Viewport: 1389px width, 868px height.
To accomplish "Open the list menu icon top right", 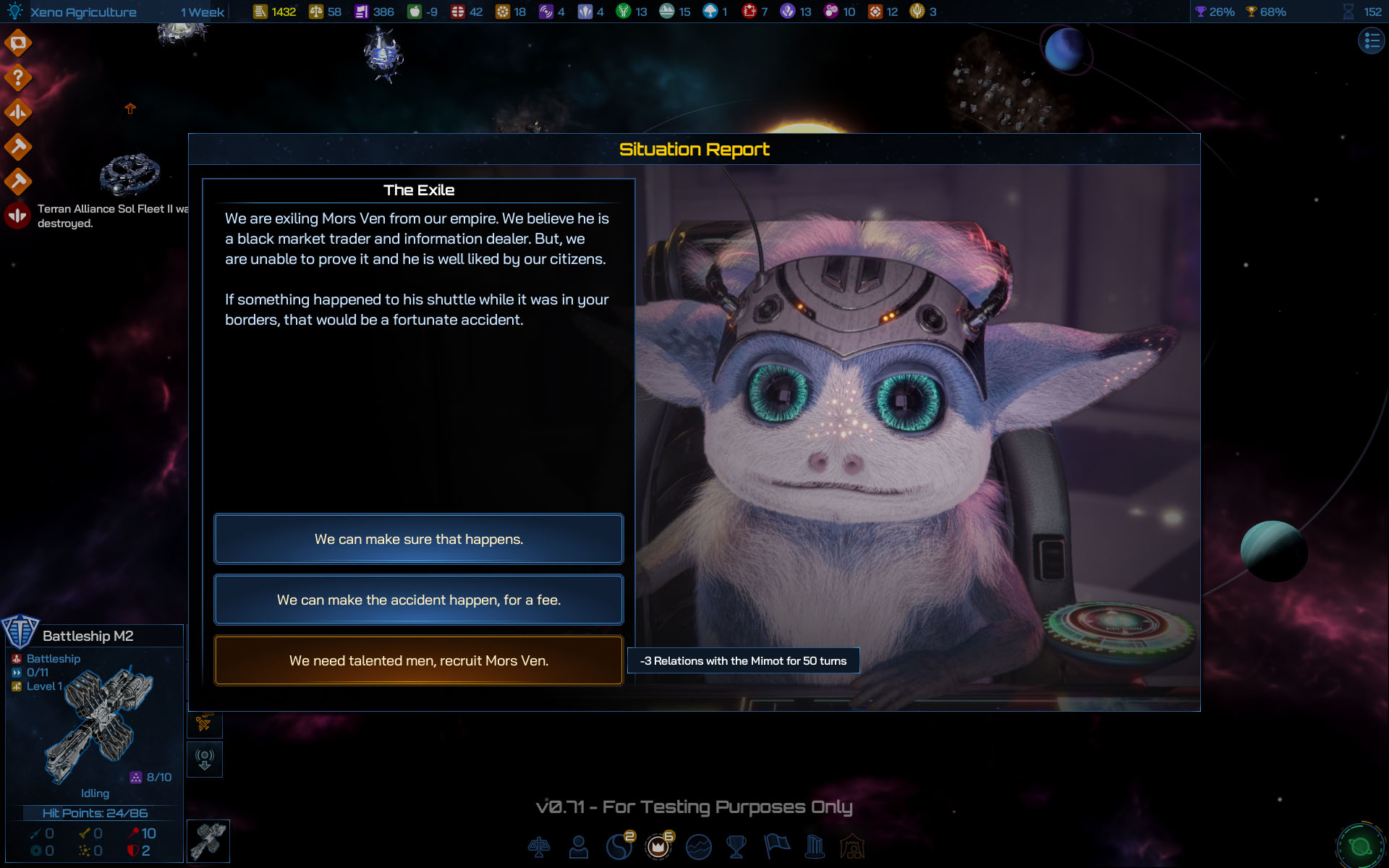I will click(1371, 41).
